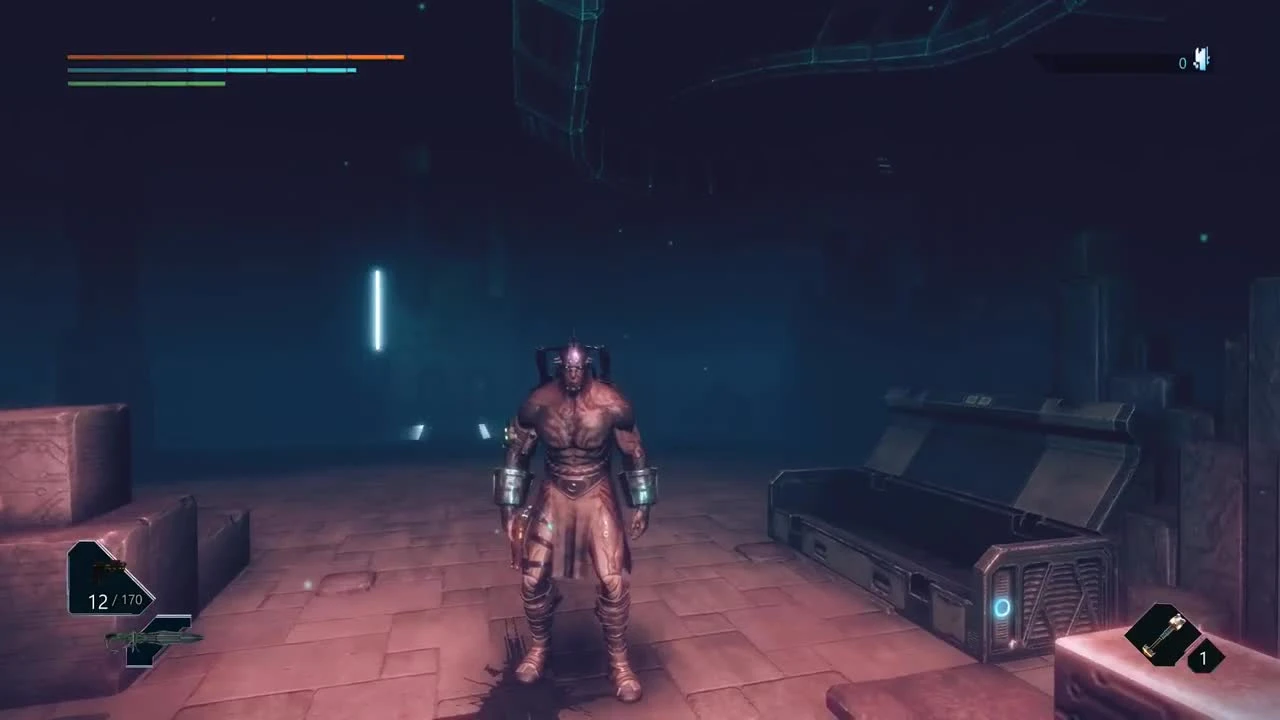This screenshot has height=720, width=1280.
Task: Click the currency total displayed top right
Action: pyautogui.click(x=1182, y=63)
